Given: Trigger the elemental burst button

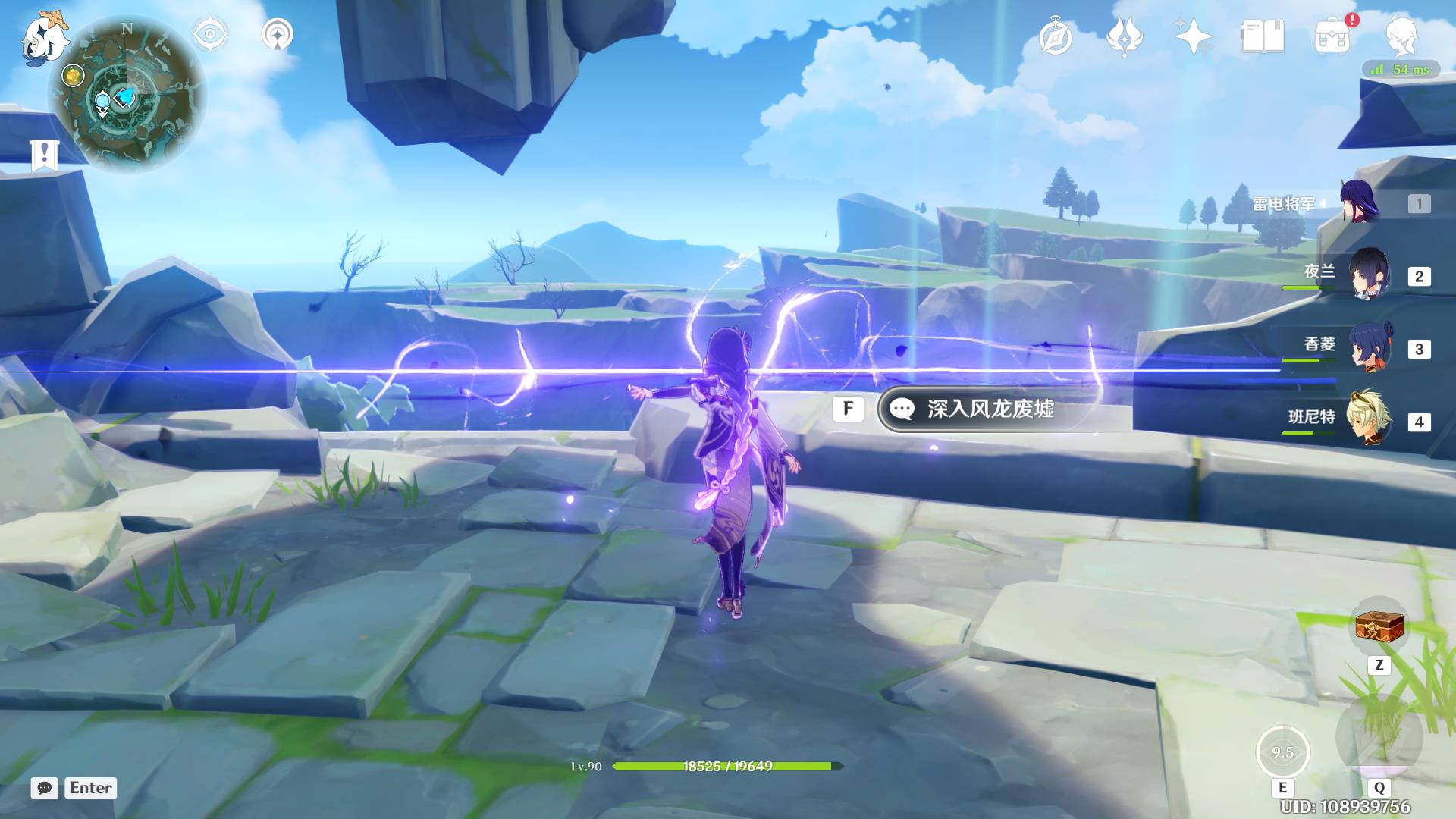Looking at the screenshot, I should (1379, 737).
